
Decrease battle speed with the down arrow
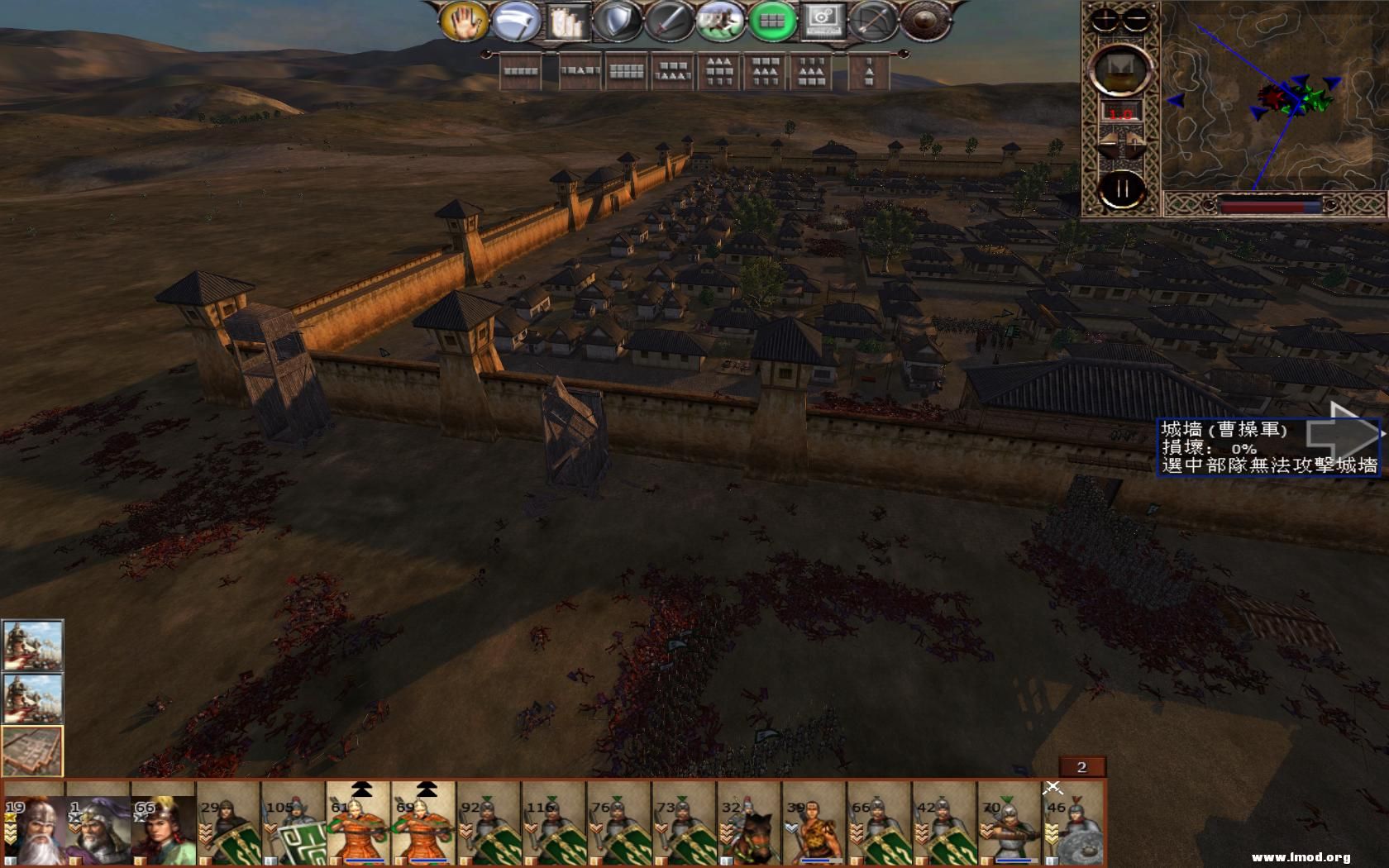pyautogui.click(x=1108, y=141)
